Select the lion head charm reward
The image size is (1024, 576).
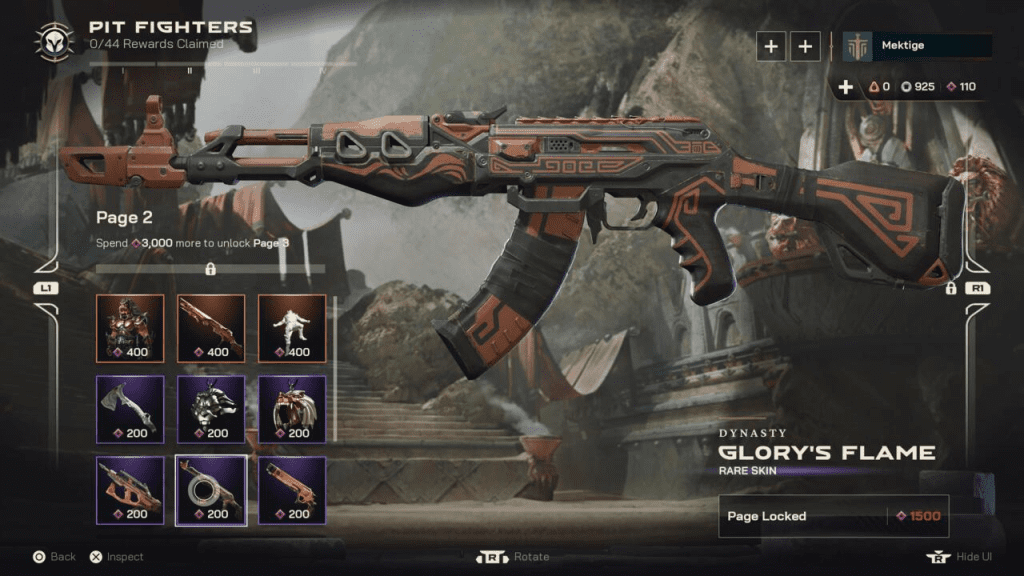(x=211, y=409)
